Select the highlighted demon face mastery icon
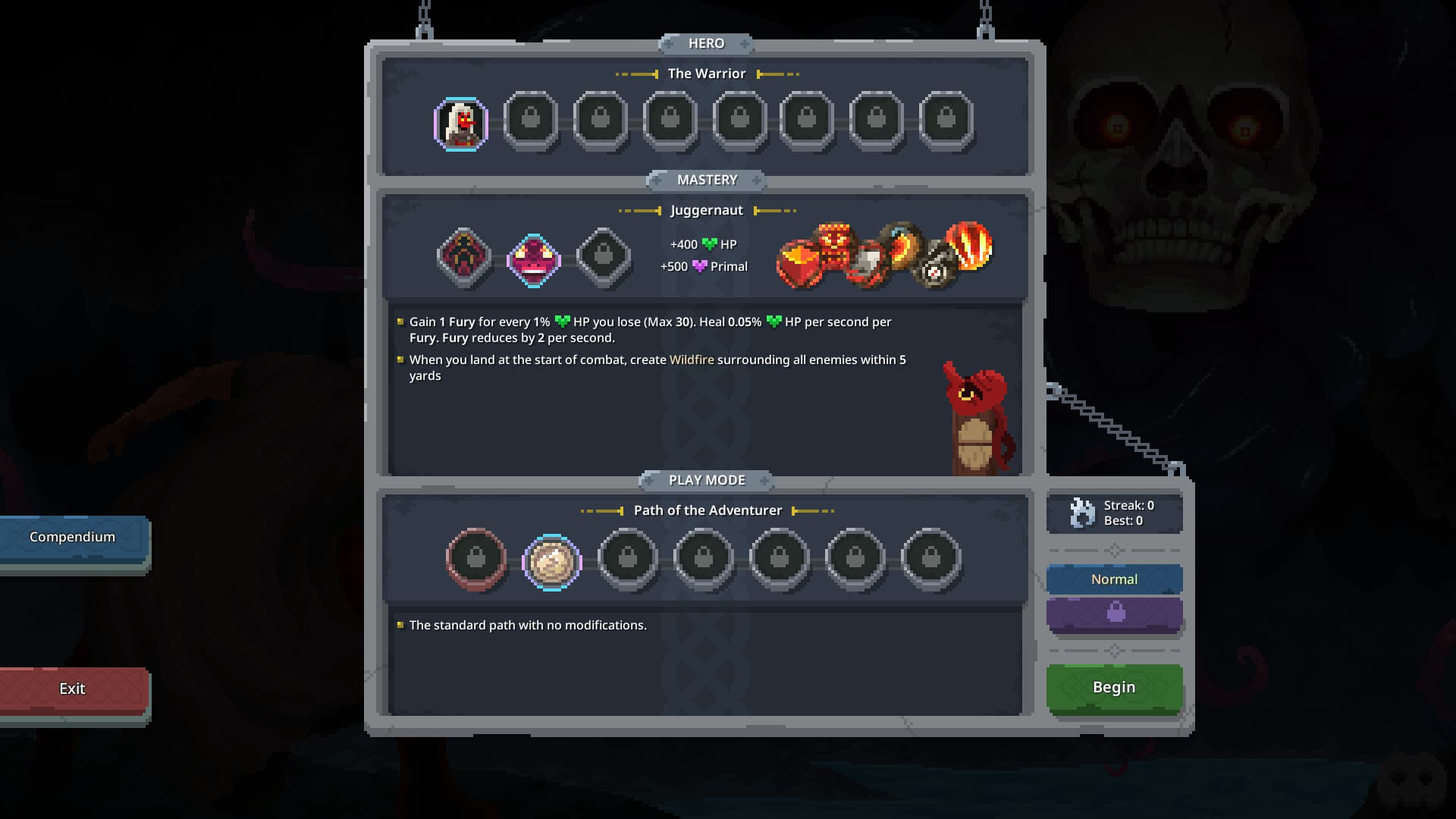The height and width of the screenshot is (819, 1456). 532,259
